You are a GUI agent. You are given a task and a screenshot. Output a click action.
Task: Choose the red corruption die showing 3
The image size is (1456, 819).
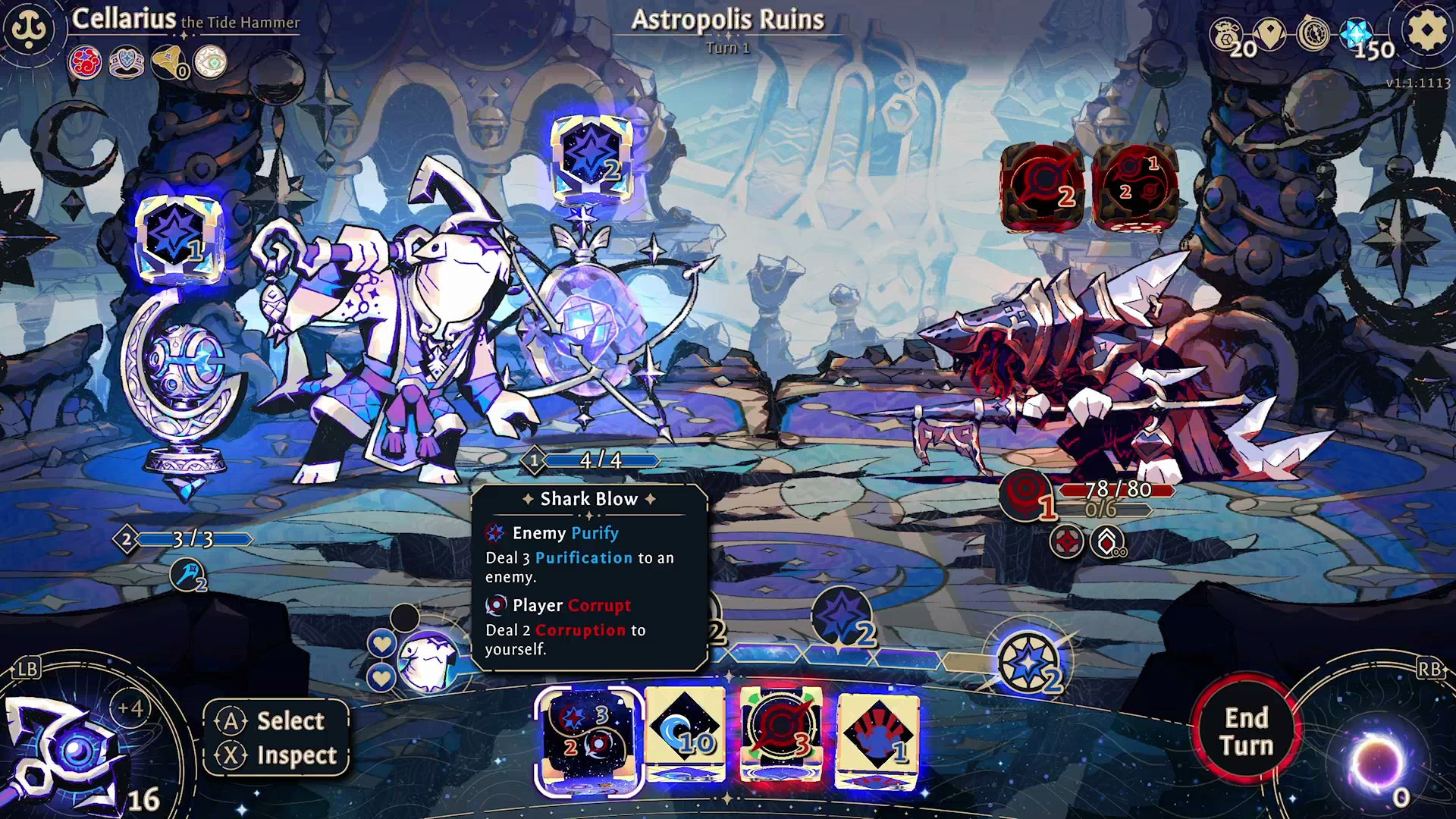tap(780, 733)
